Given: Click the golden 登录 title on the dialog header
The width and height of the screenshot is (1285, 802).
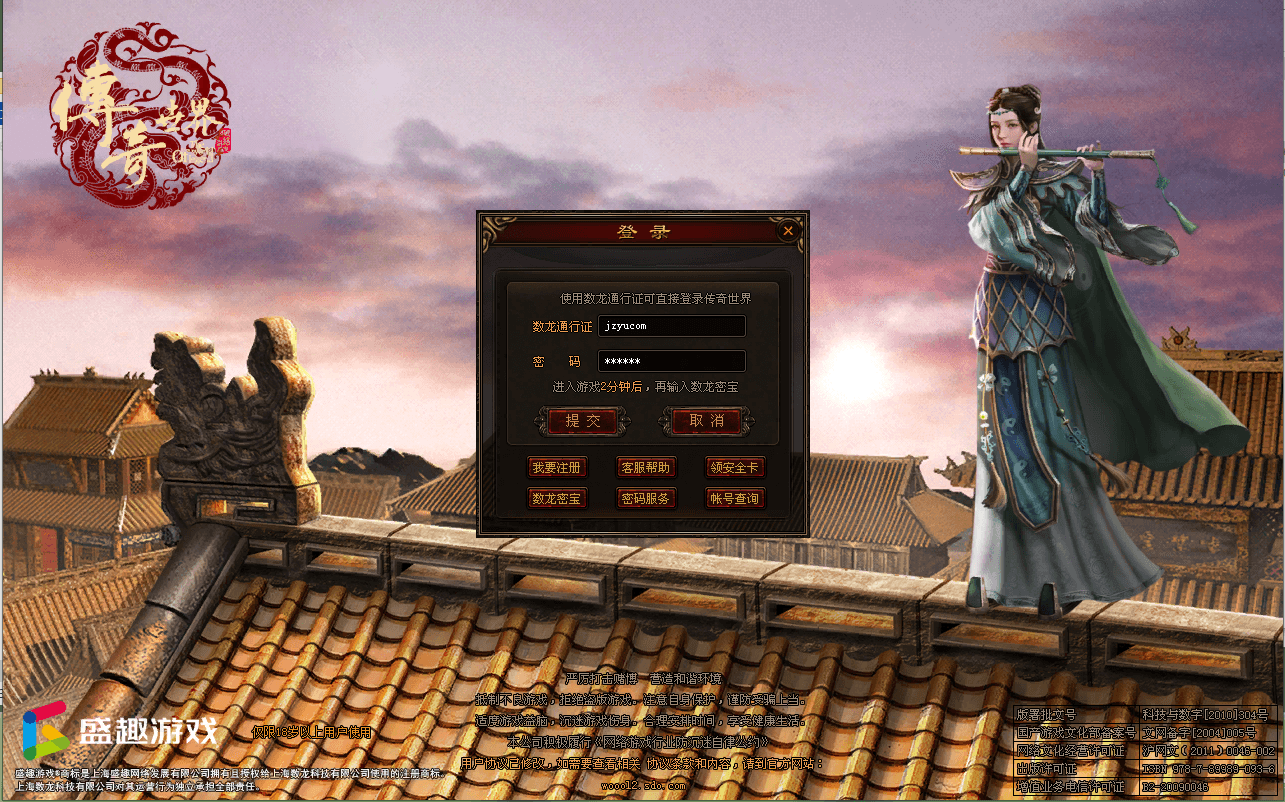Looking at the screenshot, I should coord(643,229).
